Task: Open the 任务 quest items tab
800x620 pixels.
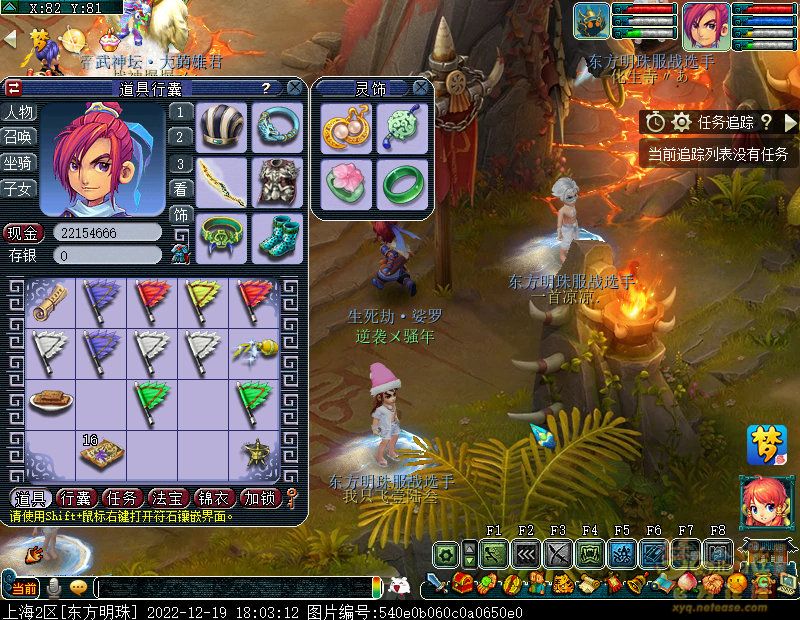Action: (x=122, y=497)
